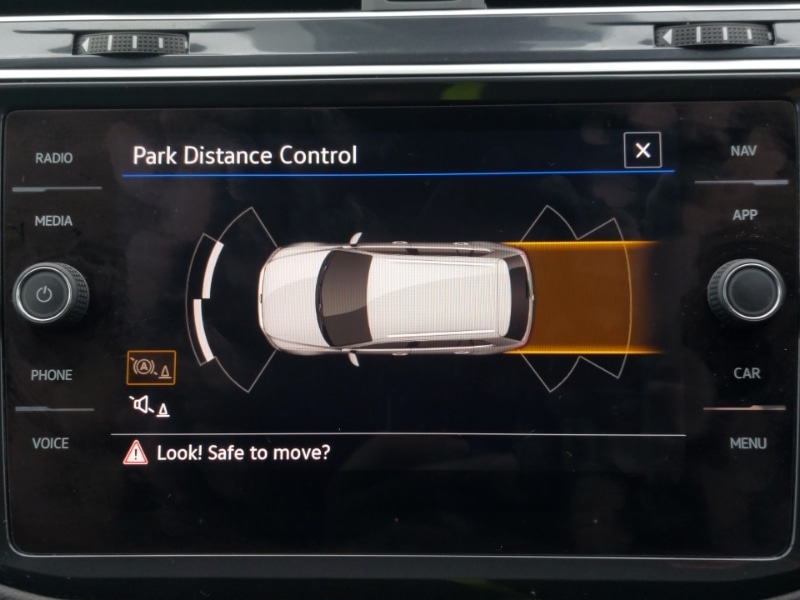Mute the parking sensor warning sound
This screenshot has height=600, width=800.
point(149,407)
